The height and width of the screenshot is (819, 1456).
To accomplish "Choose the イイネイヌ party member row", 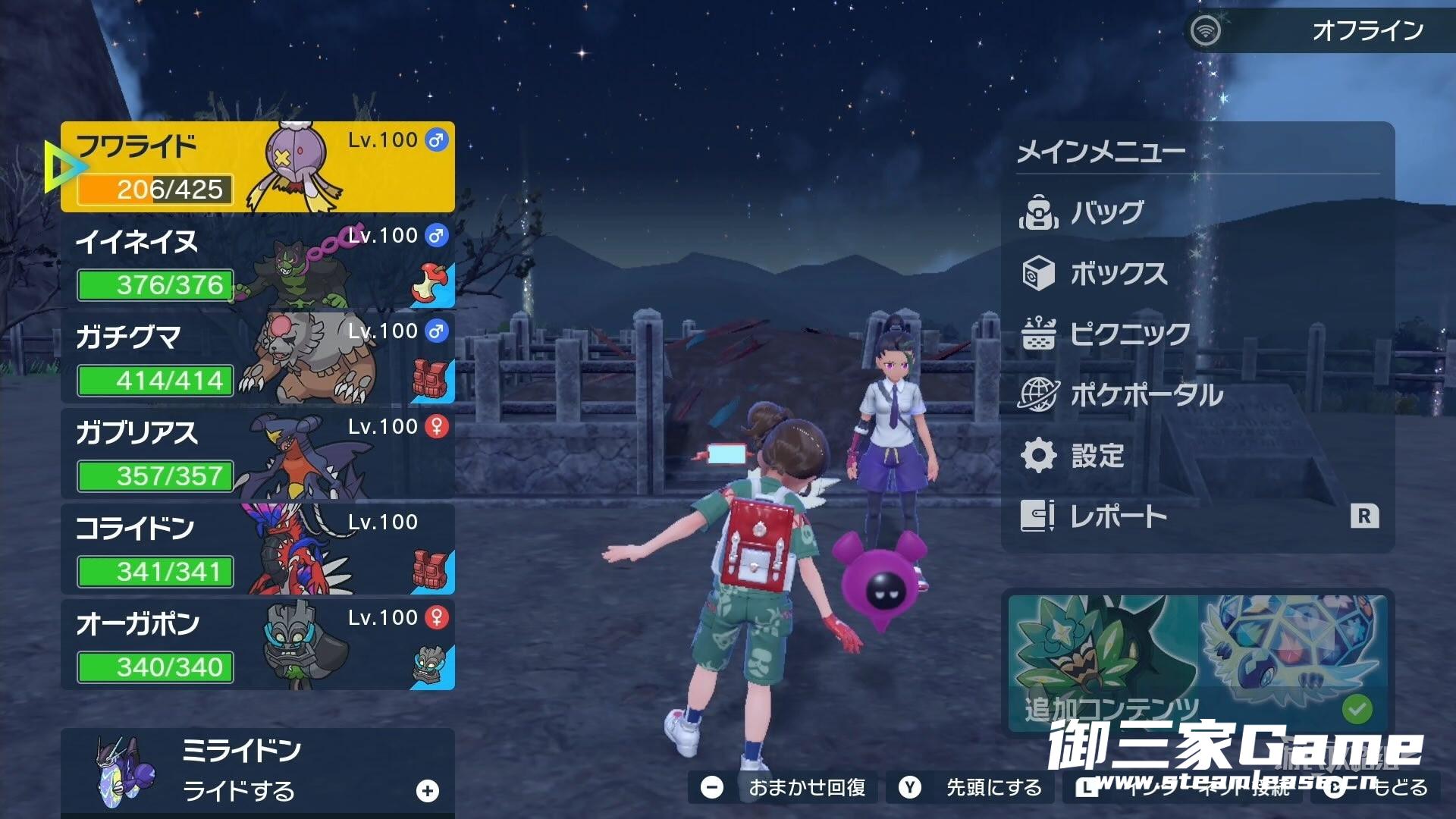I will pos(258,262).
